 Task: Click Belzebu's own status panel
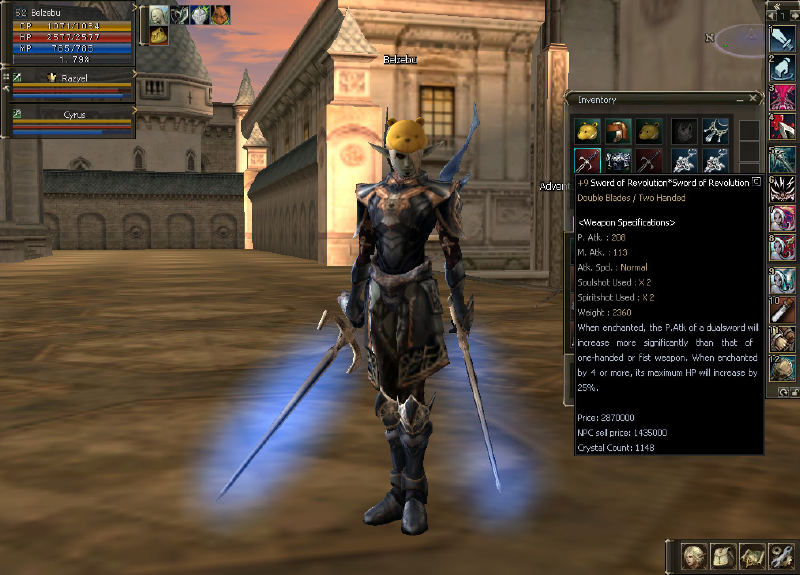tap(68, 40)
